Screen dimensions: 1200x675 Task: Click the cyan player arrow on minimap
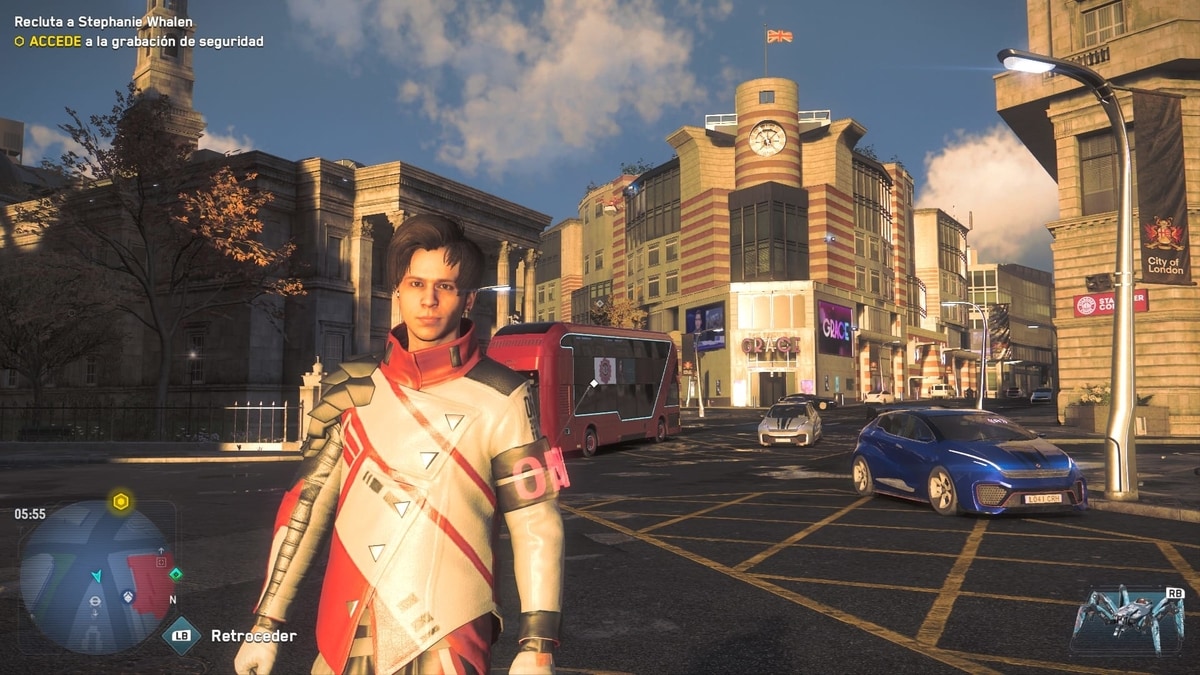96,576
